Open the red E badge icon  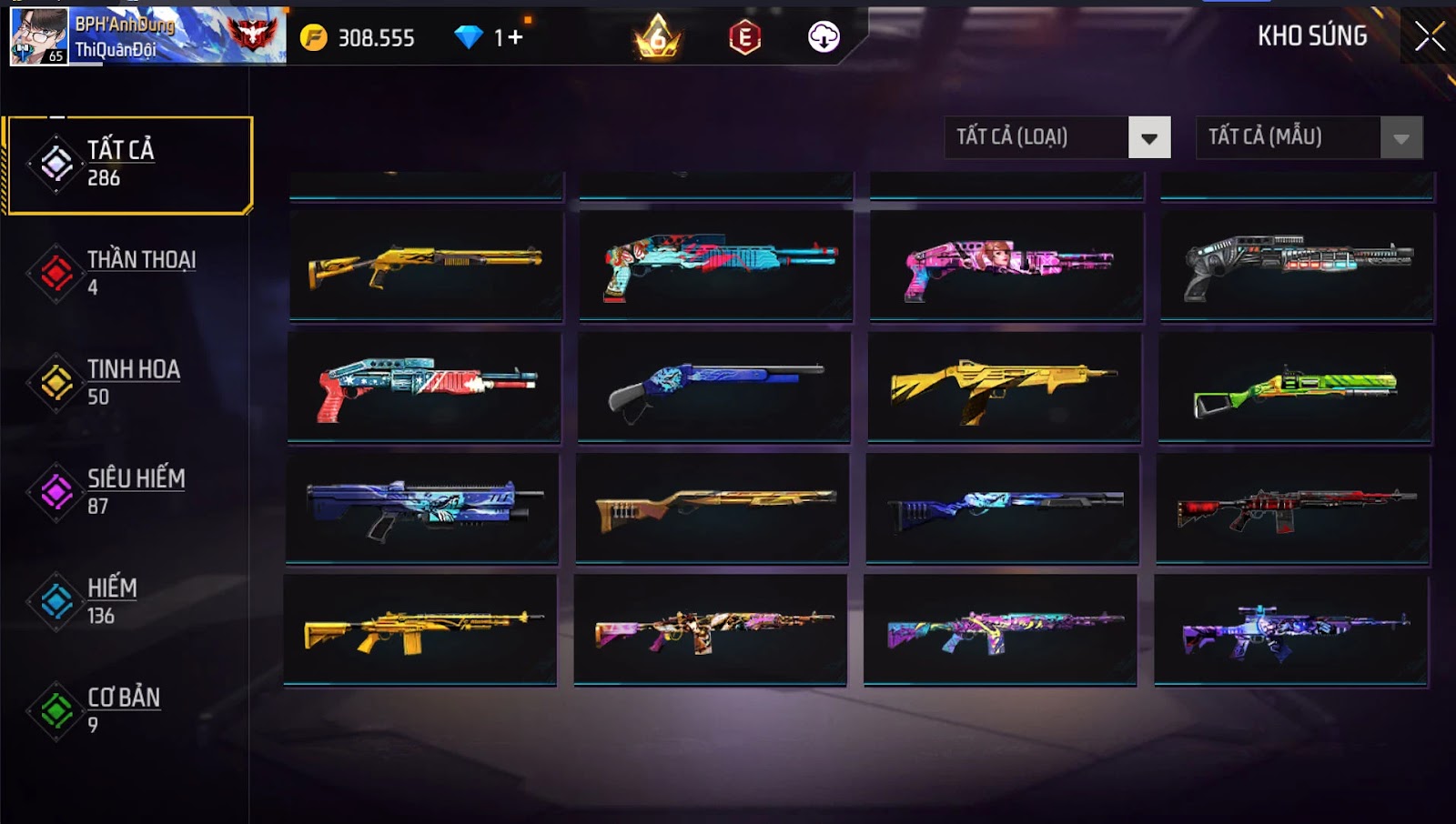click(x=744, y=37)
